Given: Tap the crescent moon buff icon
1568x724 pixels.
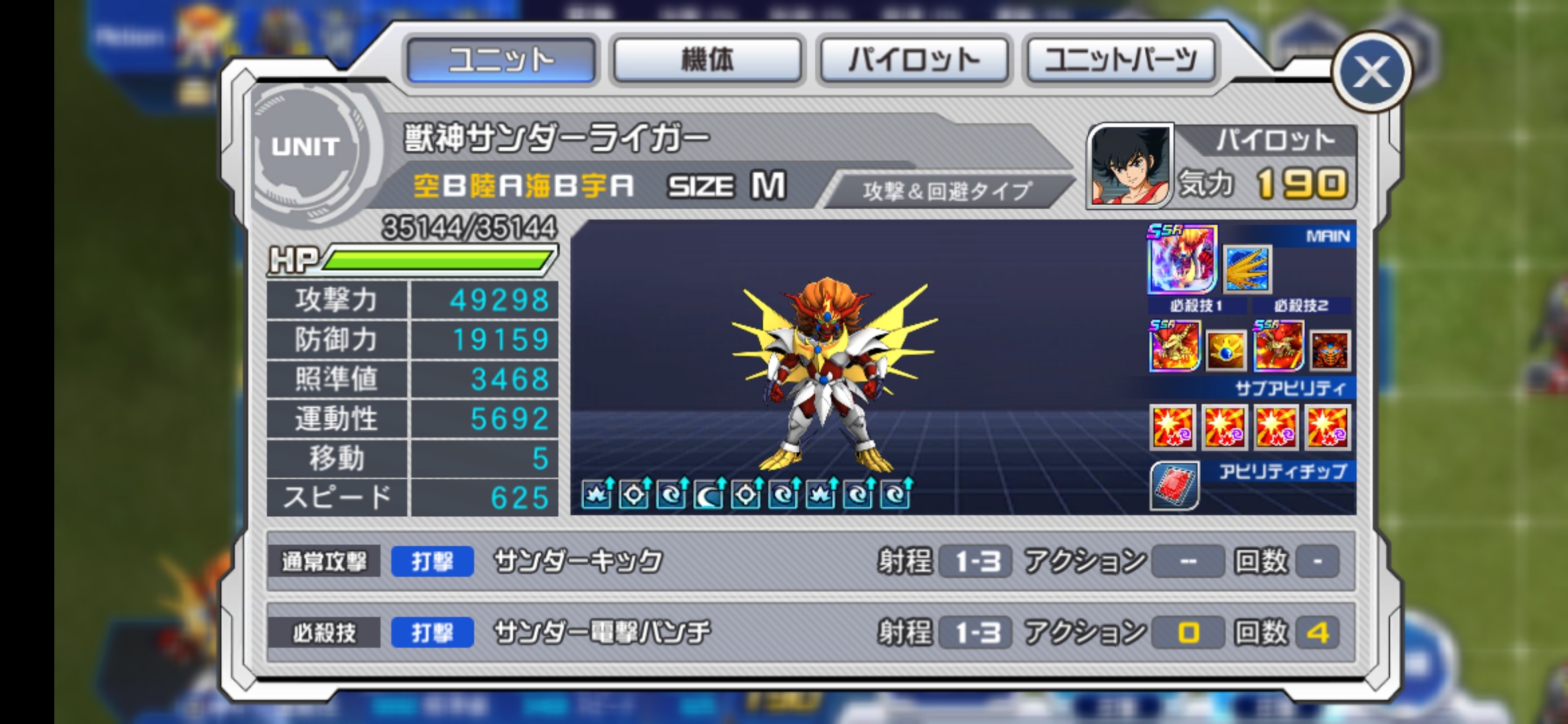Looking at the screenshot, I should click(709, 495).
